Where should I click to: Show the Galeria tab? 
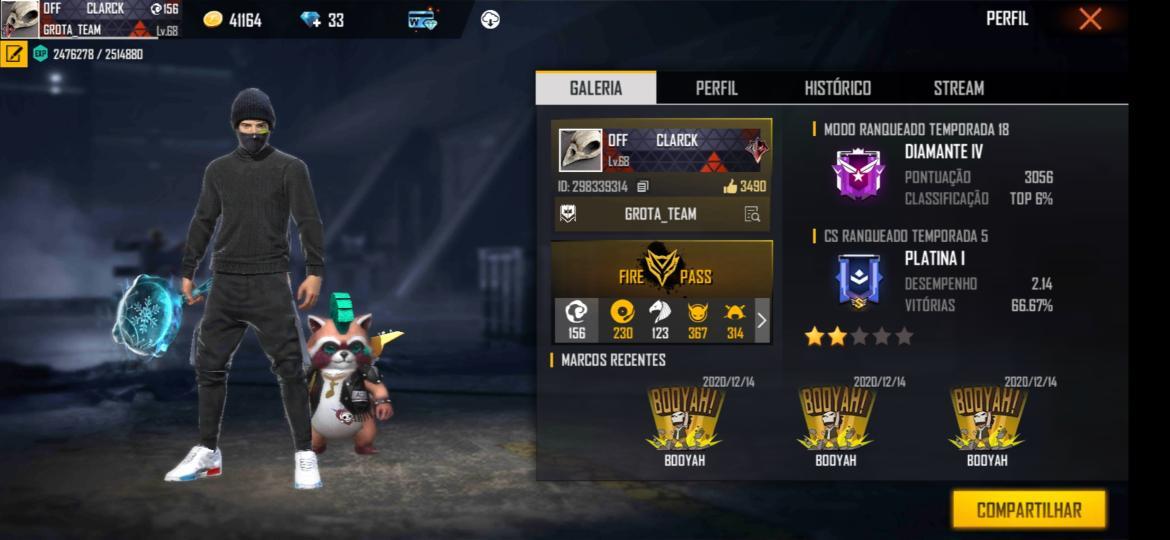pos(596,88)
